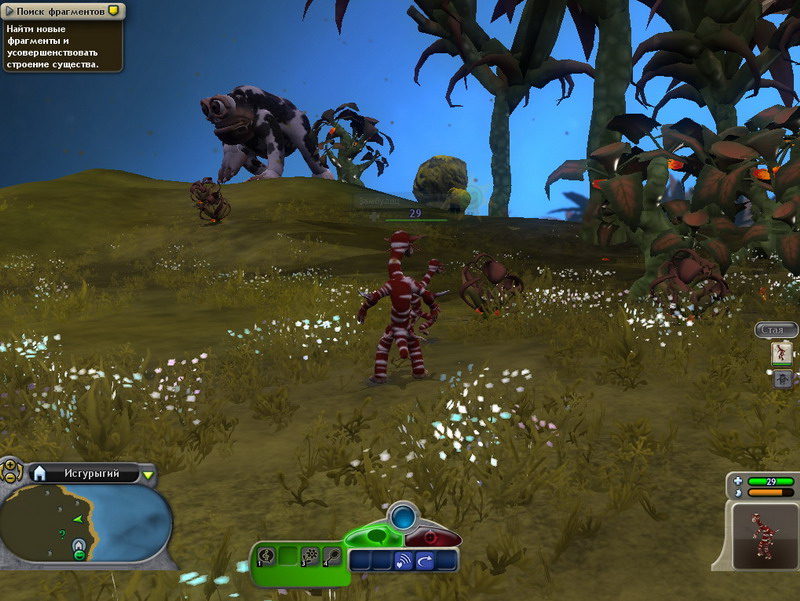
Task: Use the fourth social ability, pose
Action: pyautogui.click(x=331, y=556)
